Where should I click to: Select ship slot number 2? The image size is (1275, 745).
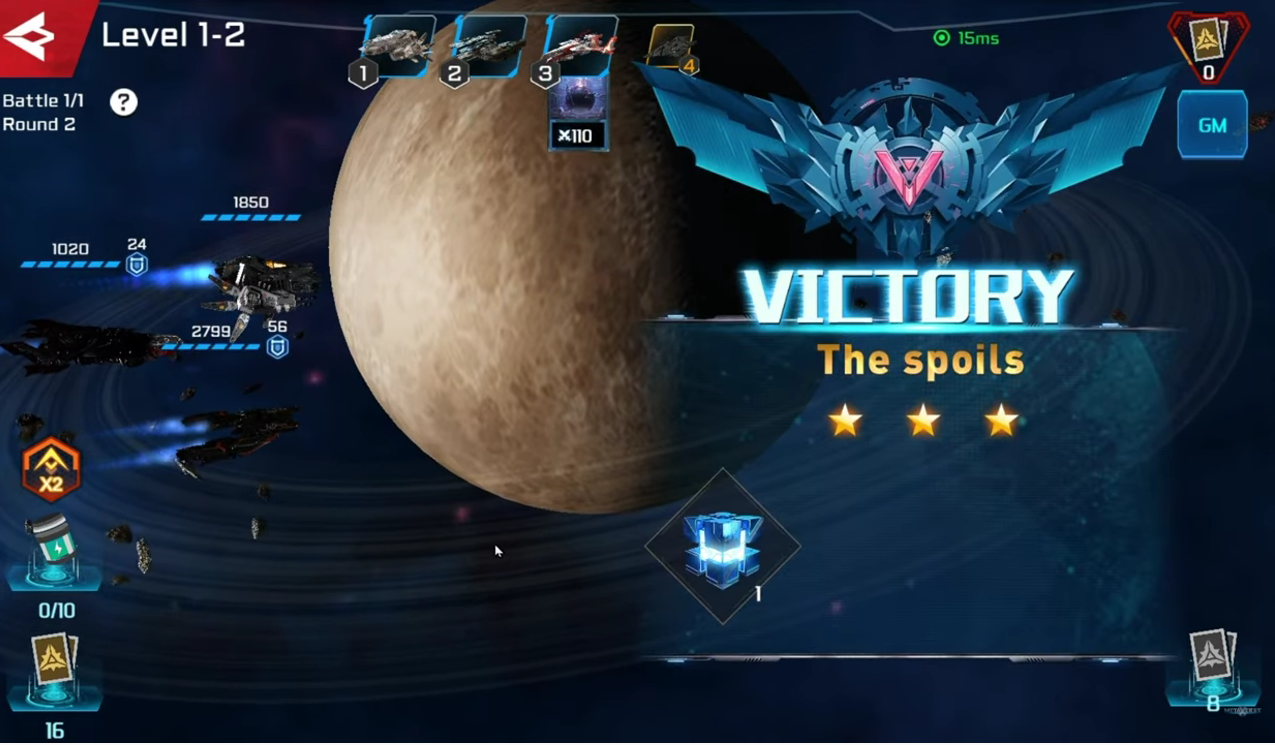[487, 47]
